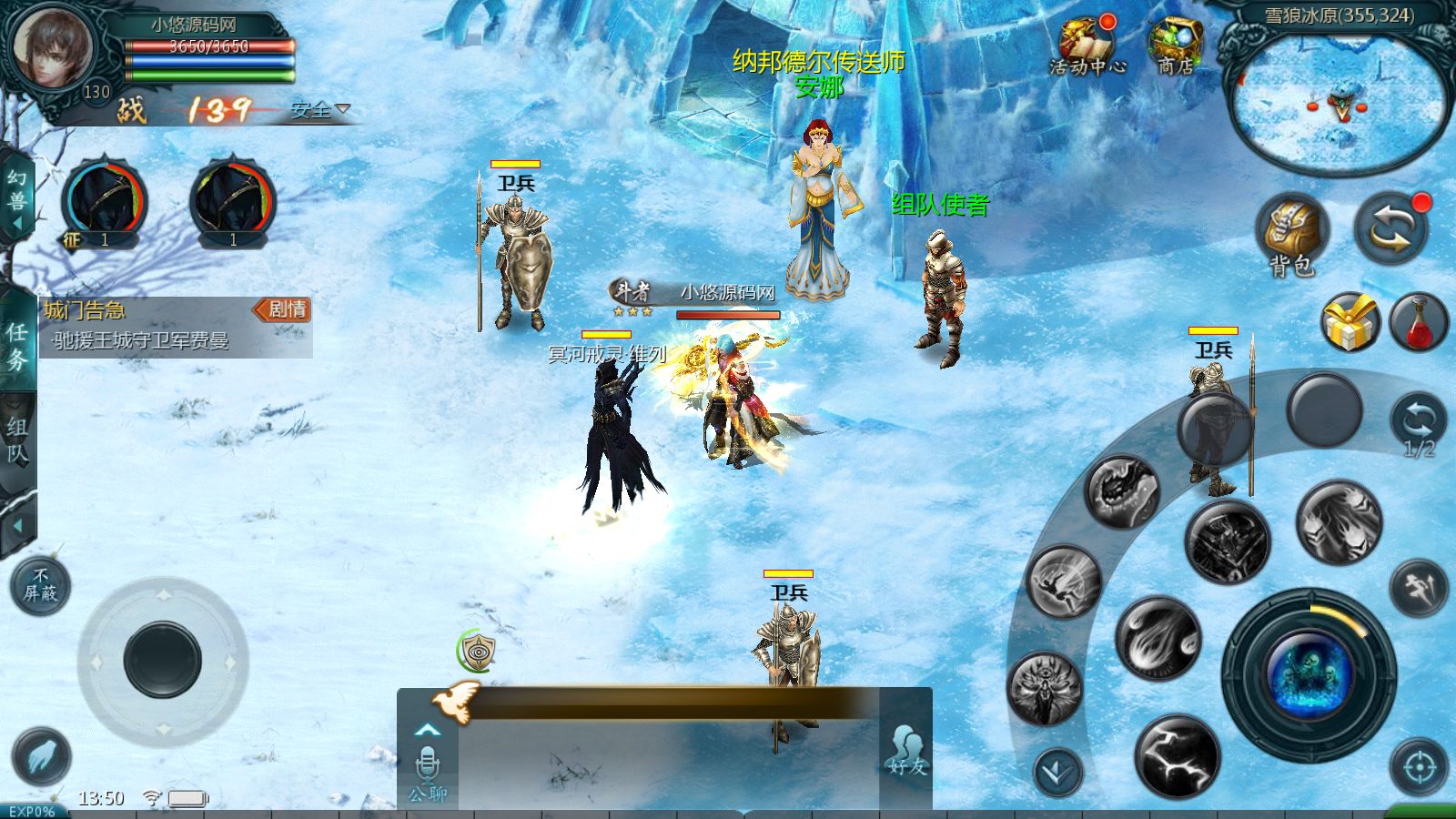Select the 组队 team tab
The height and width of the screenshot is (819, 1456).
(16, 437)
